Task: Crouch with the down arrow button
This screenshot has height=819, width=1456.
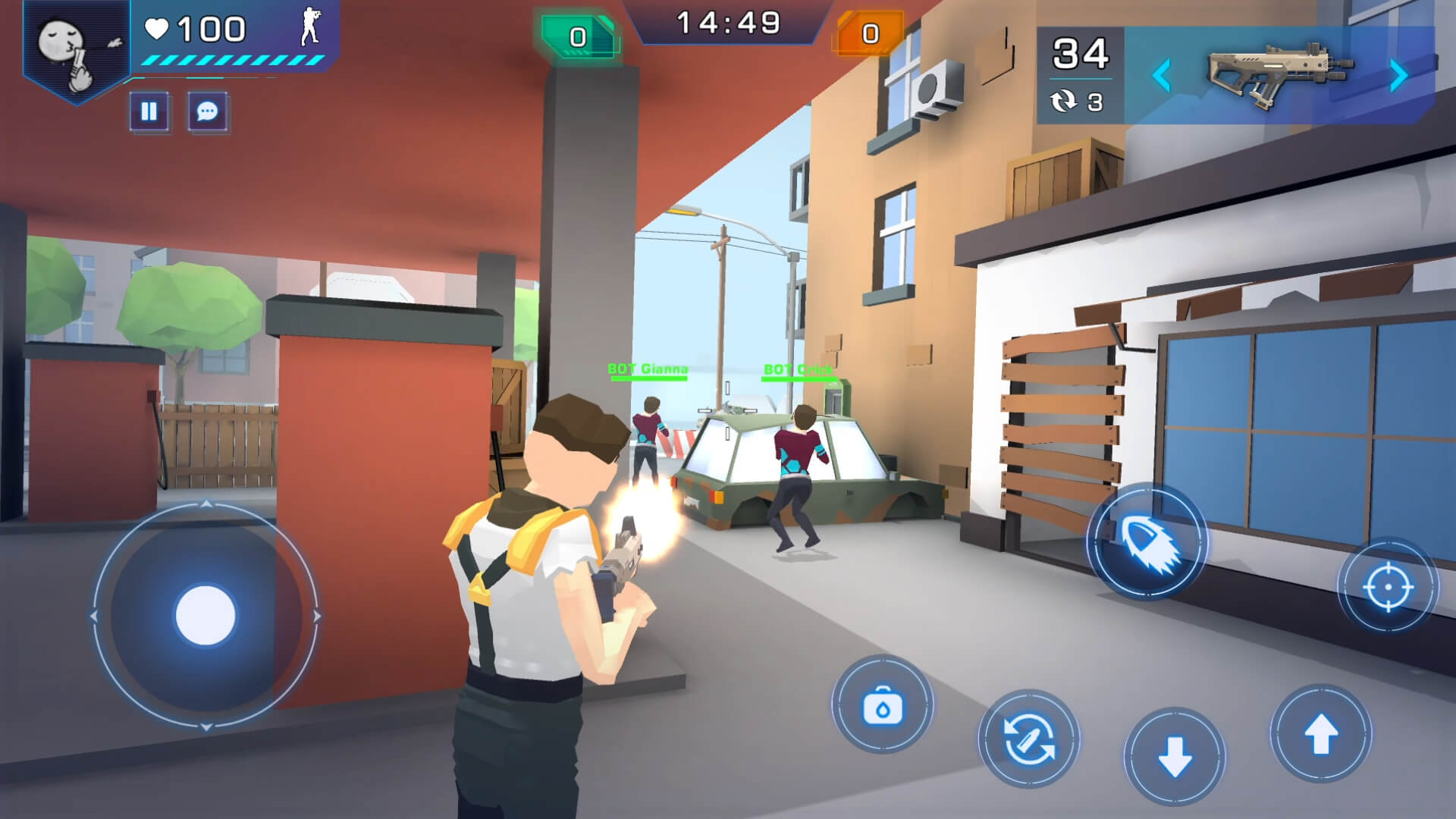Action: 1175,756
